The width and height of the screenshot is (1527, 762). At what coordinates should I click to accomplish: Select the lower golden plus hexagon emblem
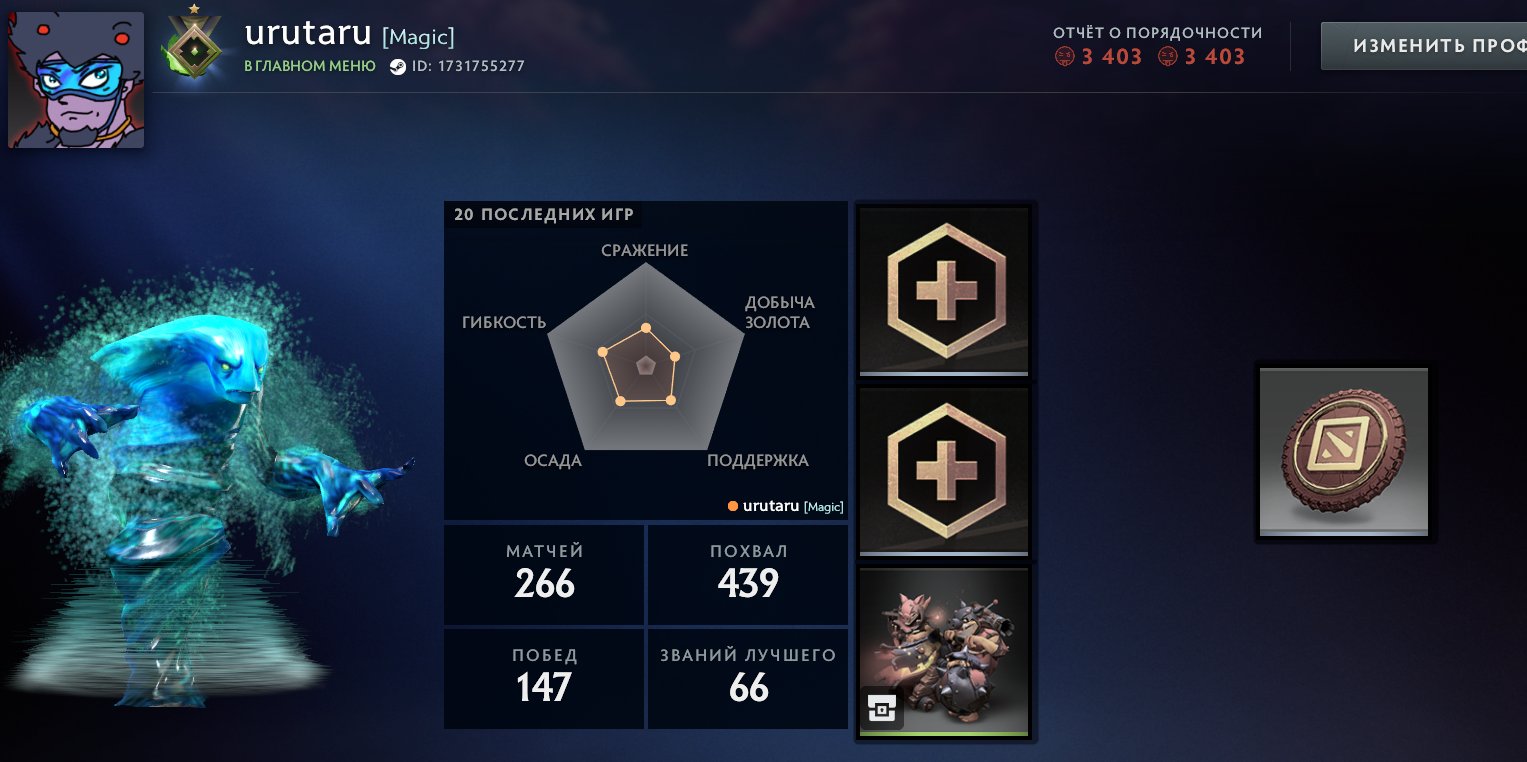coord(943,470)
